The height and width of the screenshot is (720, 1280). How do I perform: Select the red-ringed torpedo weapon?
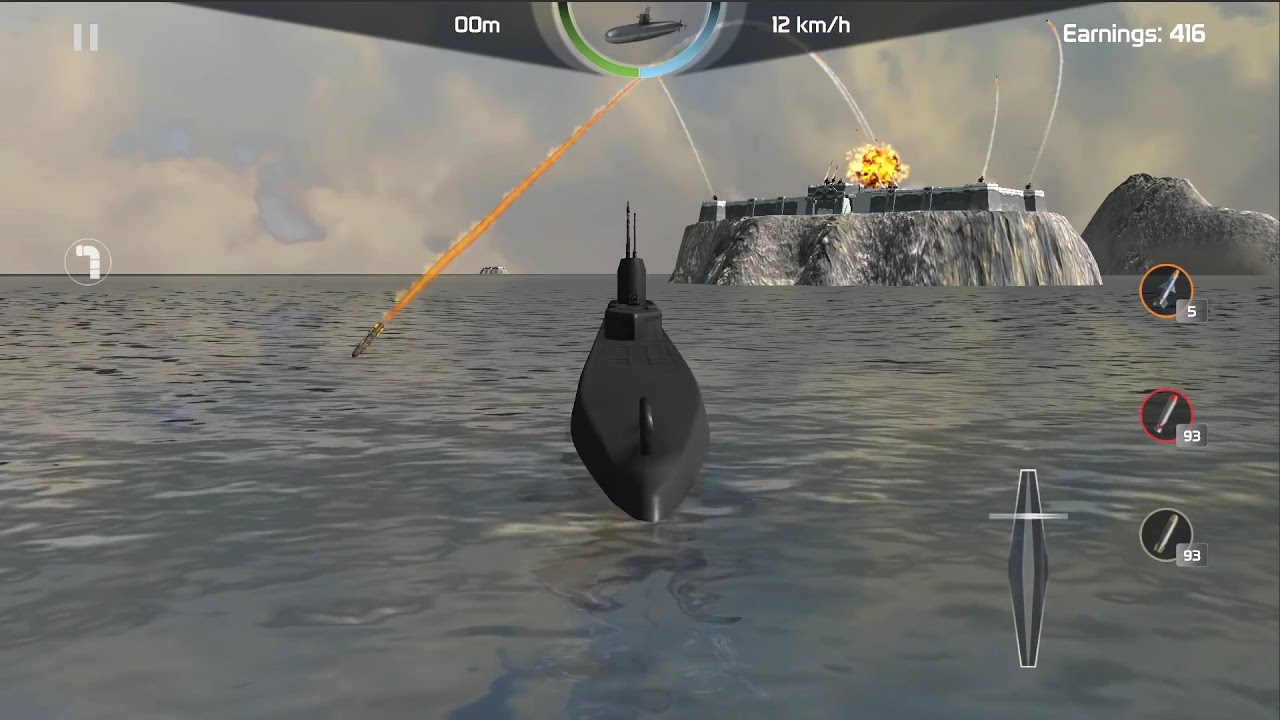tap(1166, 414)
